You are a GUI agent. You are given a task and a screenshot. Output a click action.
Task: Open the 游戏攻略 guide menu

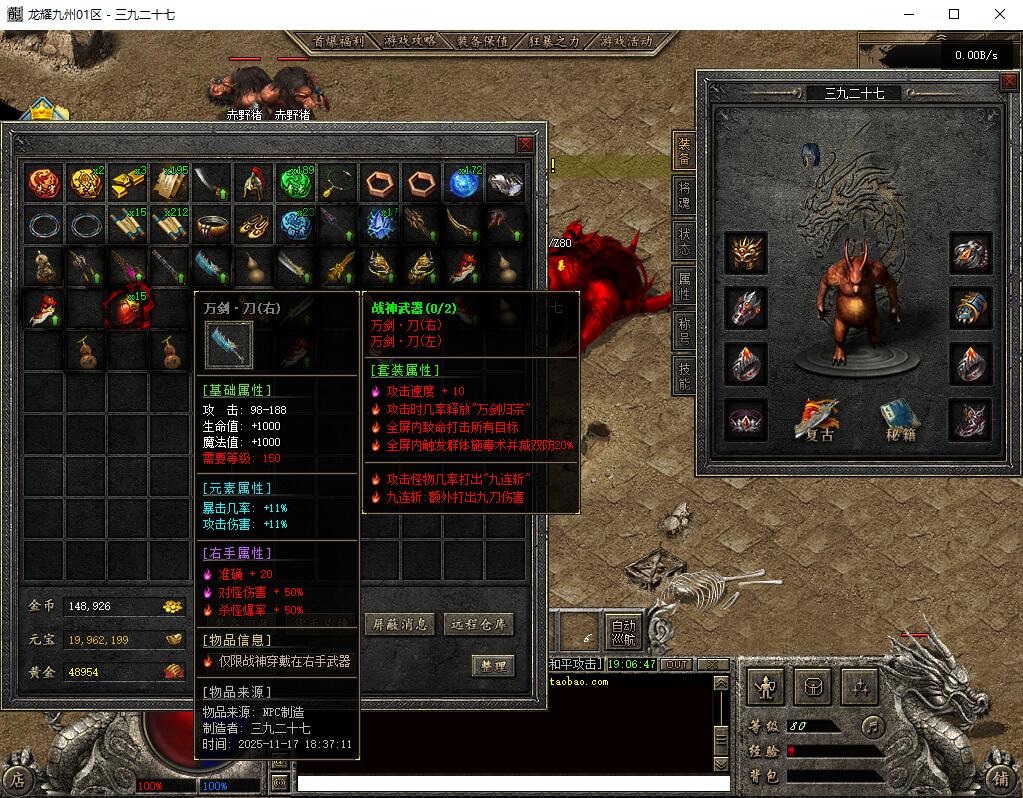410,42
